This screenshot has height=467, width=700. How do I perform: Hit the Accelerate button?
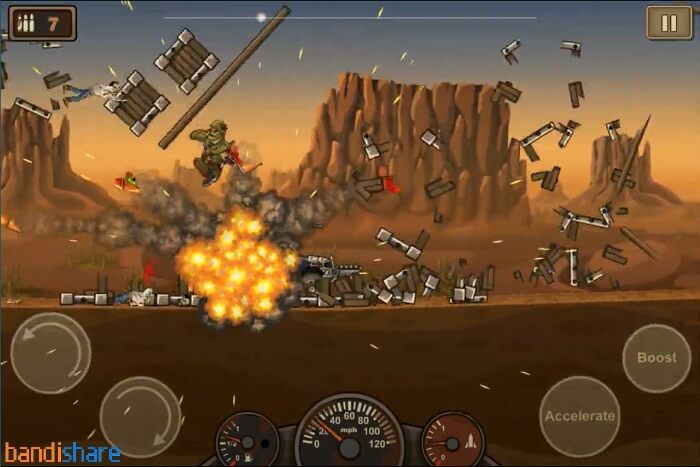coord(579,416)
